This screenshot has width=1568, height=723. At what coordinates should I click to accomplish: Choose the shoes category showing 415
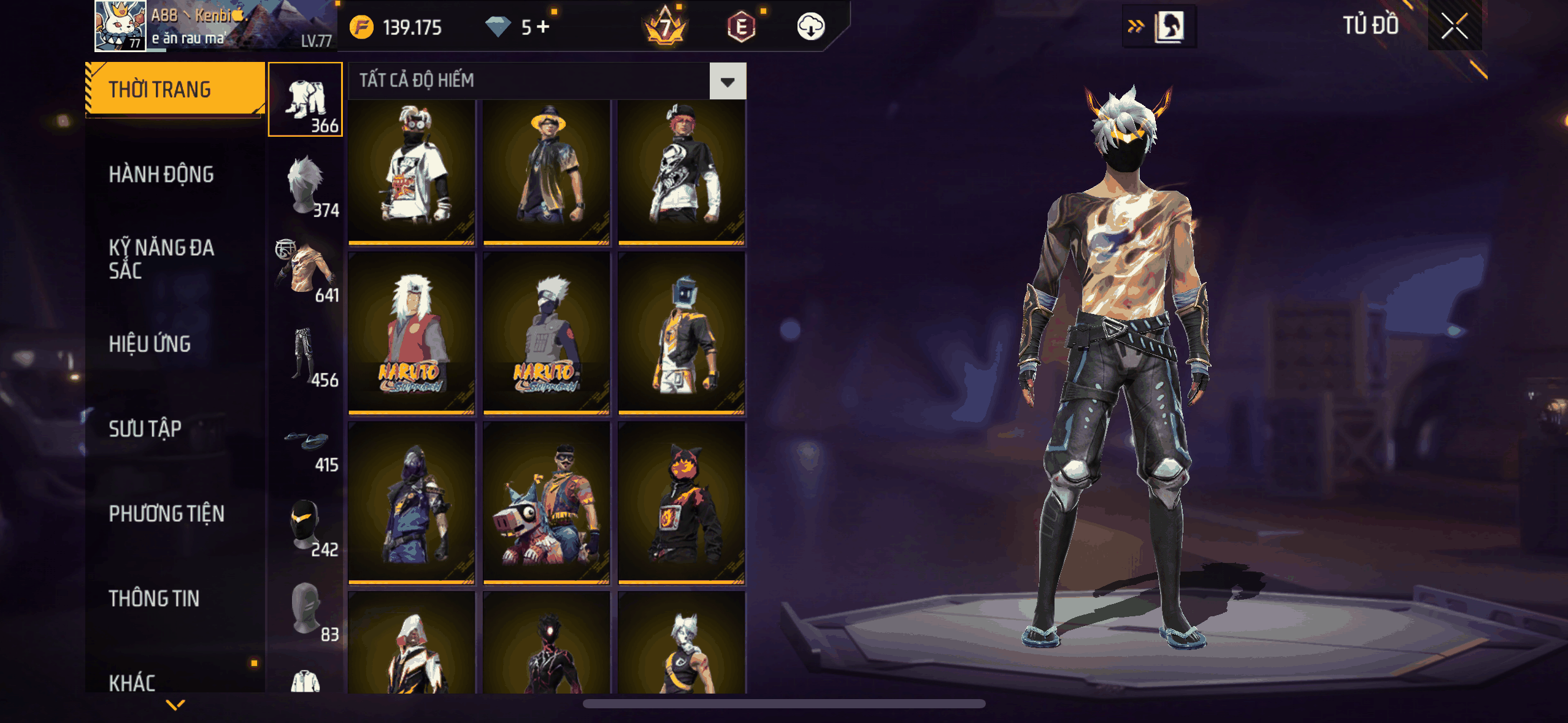(306, 440)
